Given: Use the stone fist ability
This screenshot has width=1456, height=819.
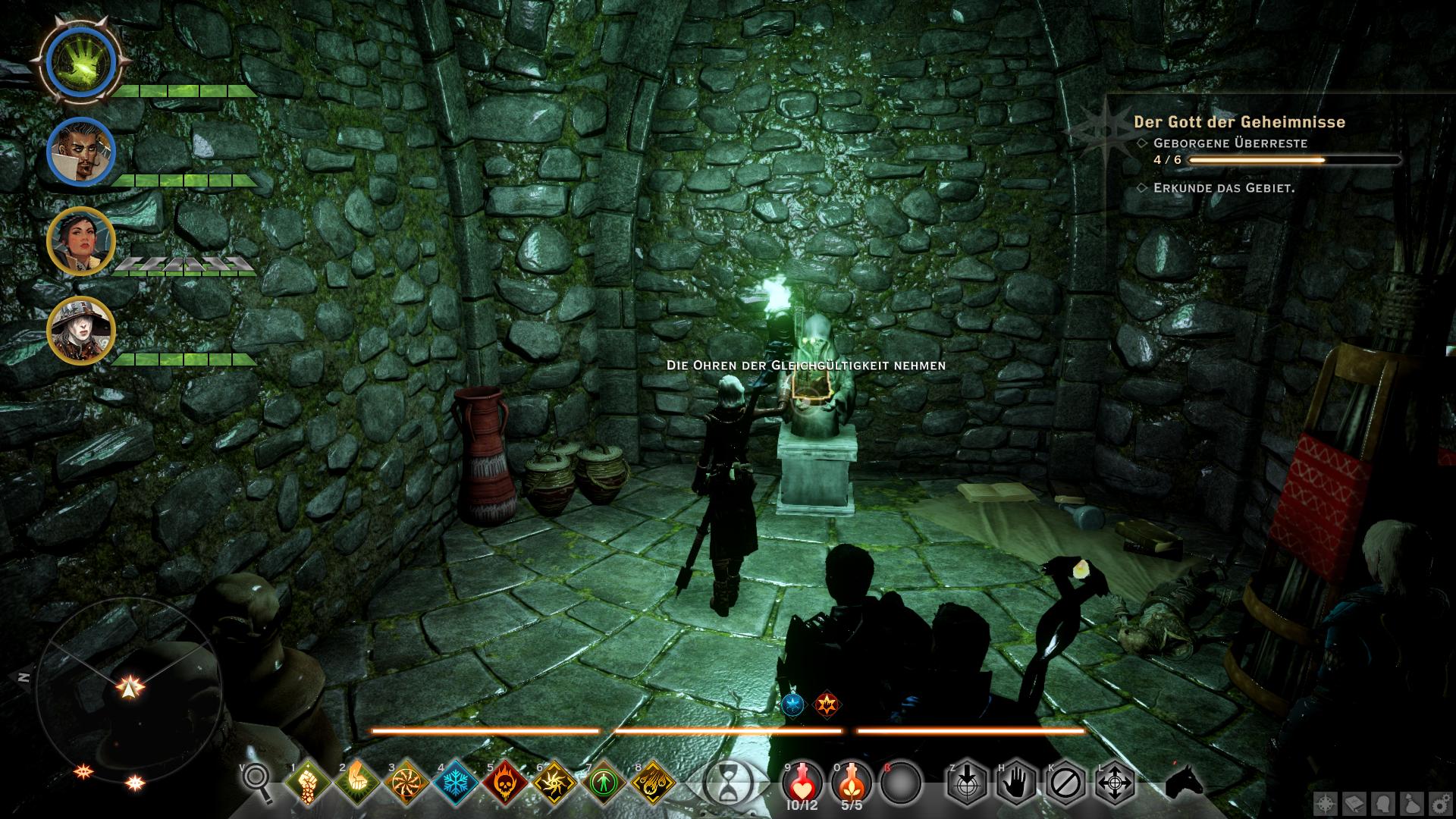Looking at the screenshot, I should [x=307, y=781].
